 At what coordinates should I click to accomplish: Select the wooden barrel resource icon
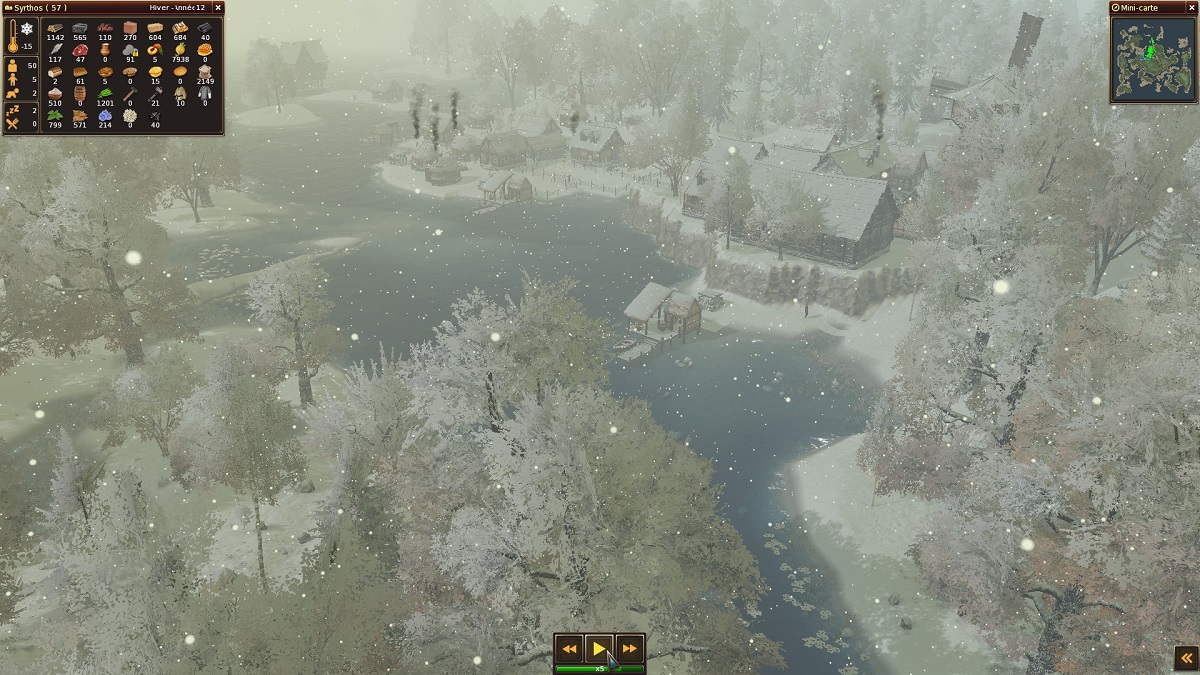(80, 93)
